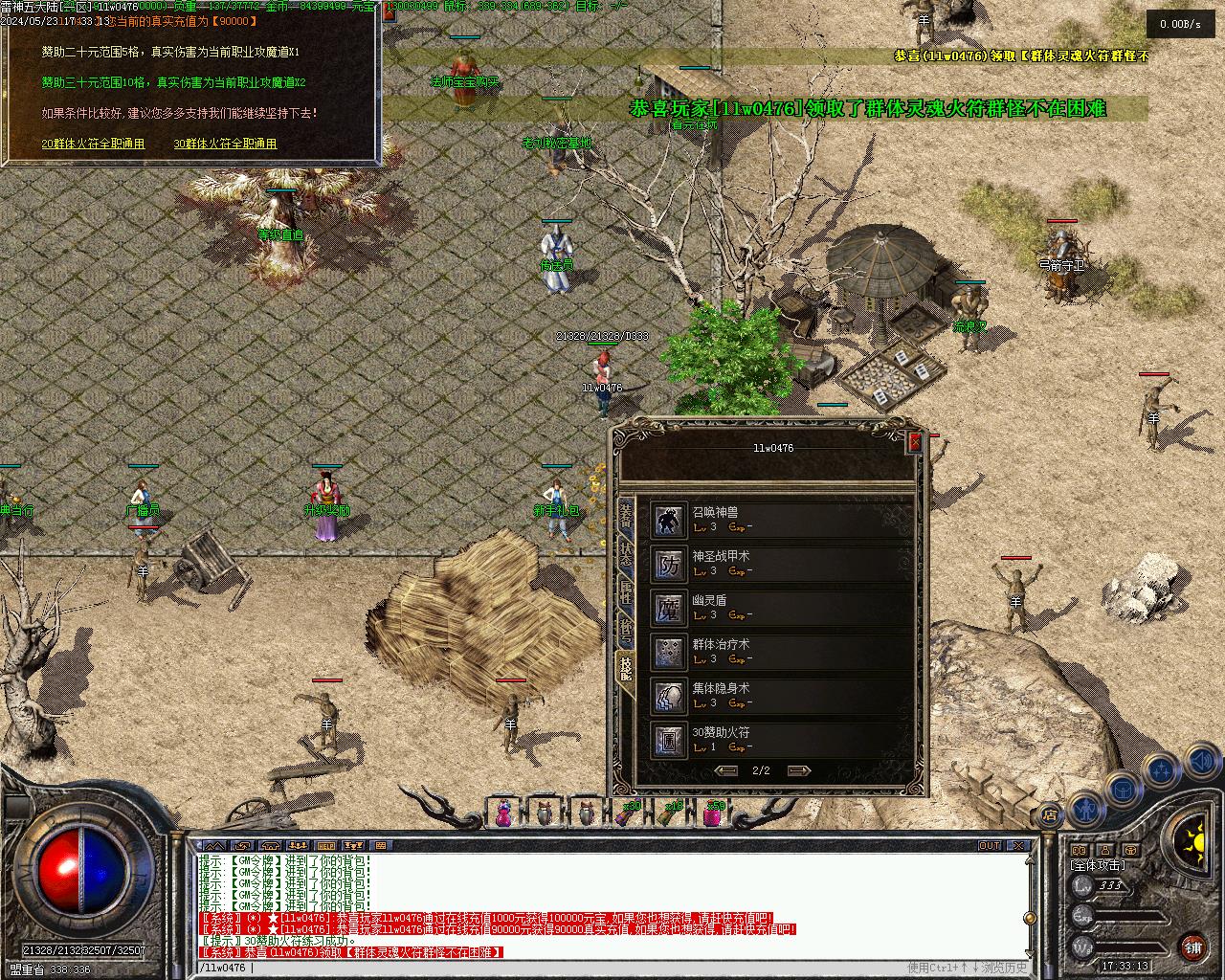1225x980 pixels.
Task: Open the 店 shop button
Action: coord(1050,816)
